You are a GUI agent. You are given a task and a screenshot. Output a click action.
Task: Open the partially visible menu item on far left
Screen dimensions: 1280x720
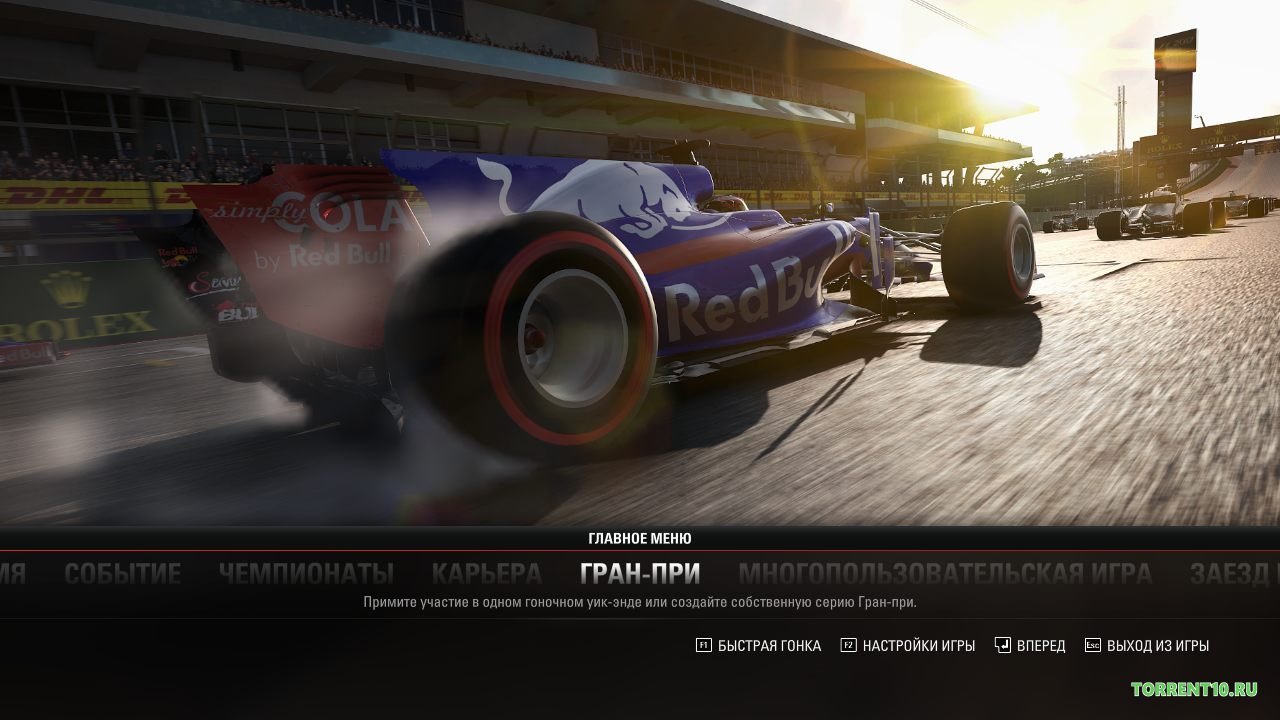click(x=14, y=573)
